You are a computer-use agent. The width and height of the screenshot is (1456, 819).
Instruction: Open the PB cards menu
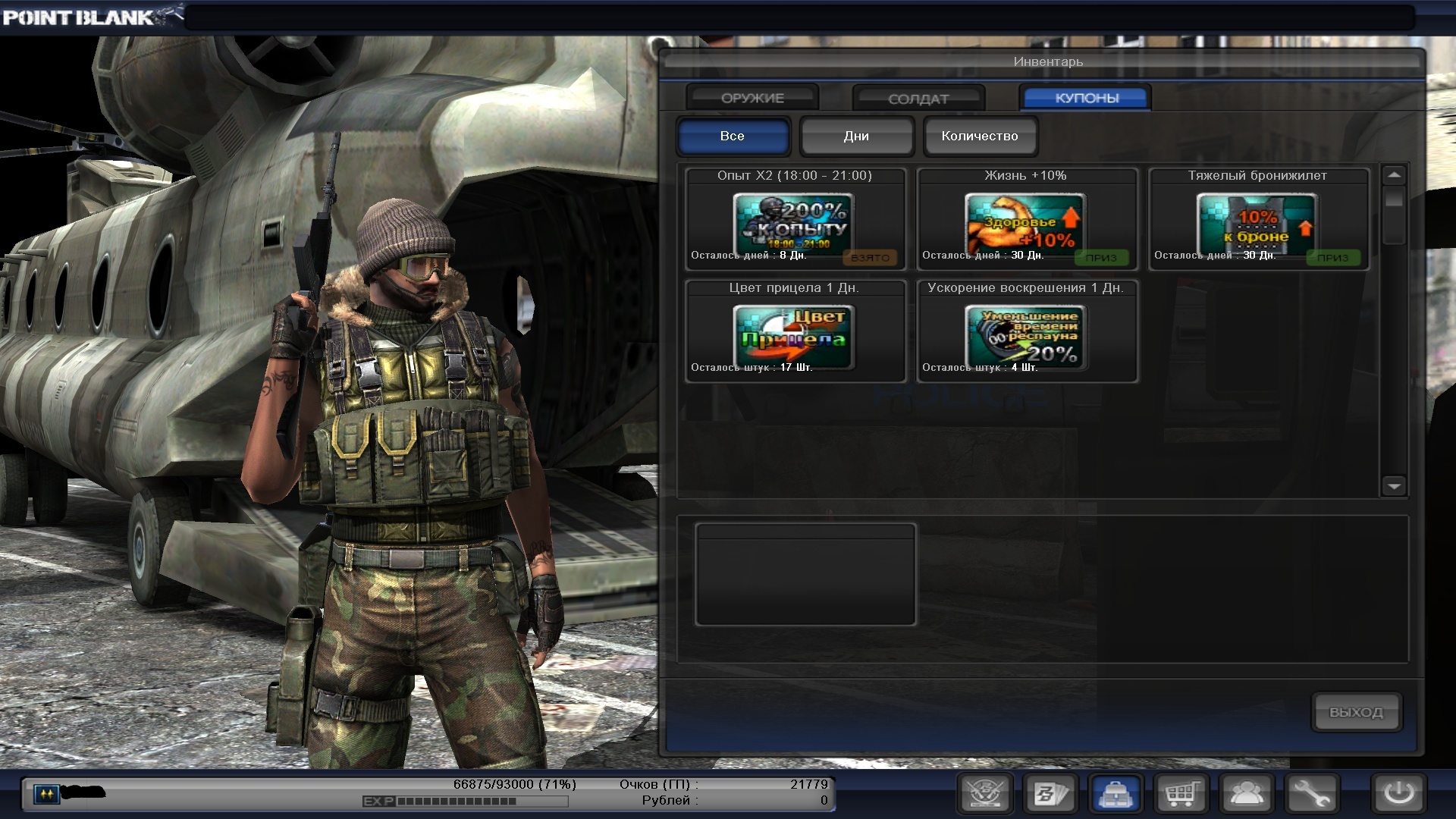pyautogui.click(x=1050, y=794)
